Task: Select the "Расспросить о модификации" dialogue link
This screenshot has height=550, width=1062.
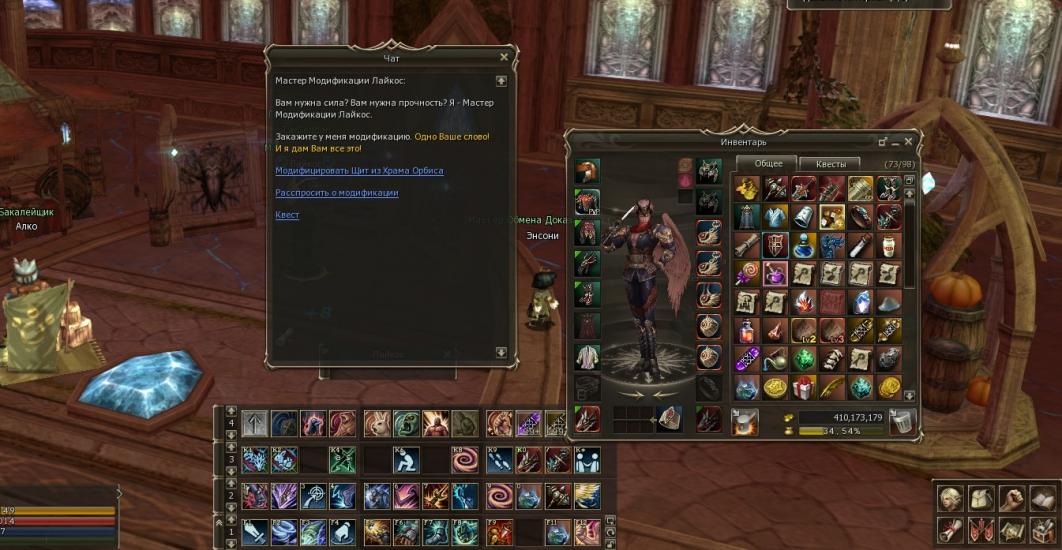Action: [336, 193]
